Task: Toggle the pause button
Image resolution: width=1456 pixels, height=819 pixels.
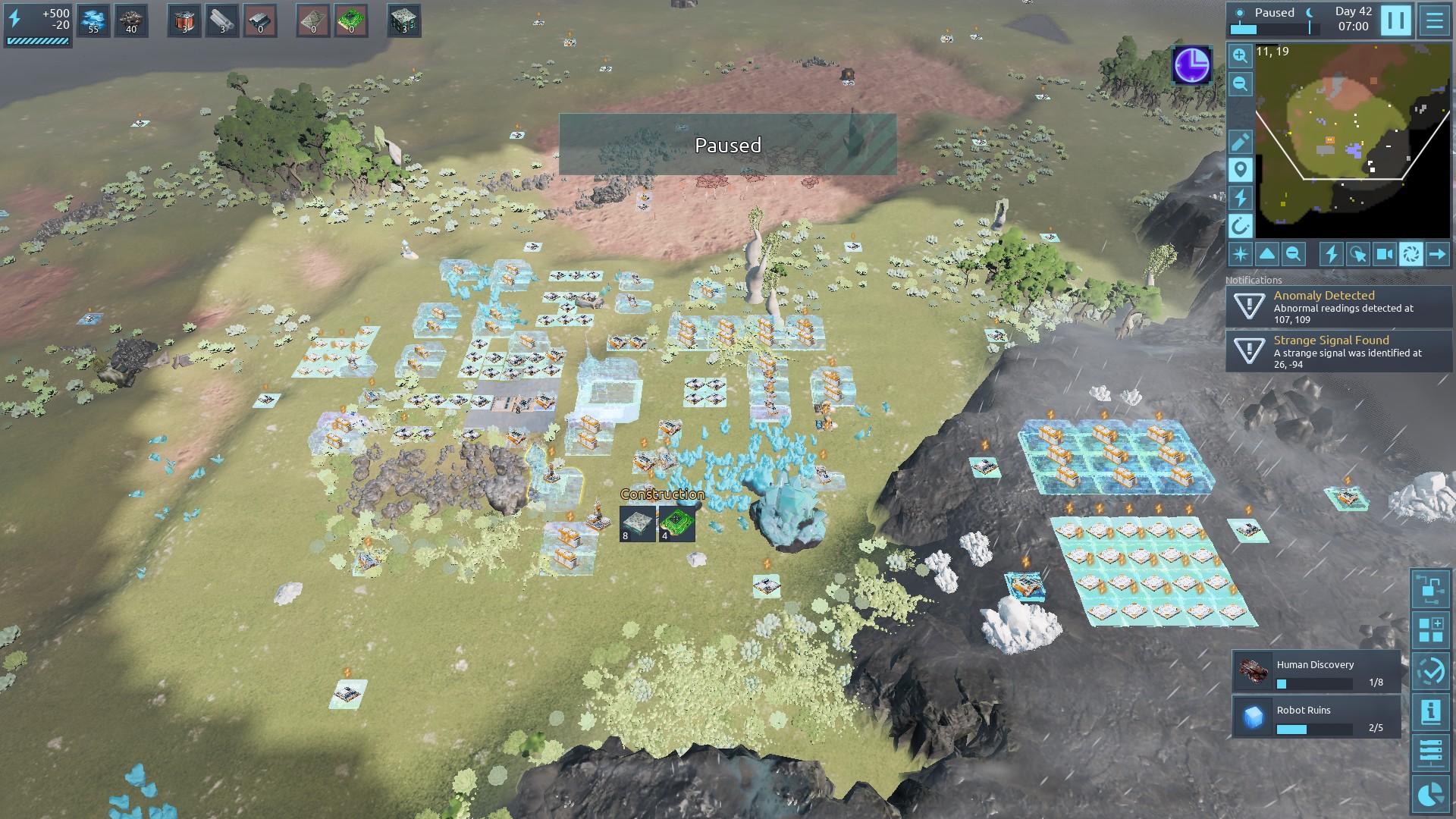Action: (x=1395, y=20)
